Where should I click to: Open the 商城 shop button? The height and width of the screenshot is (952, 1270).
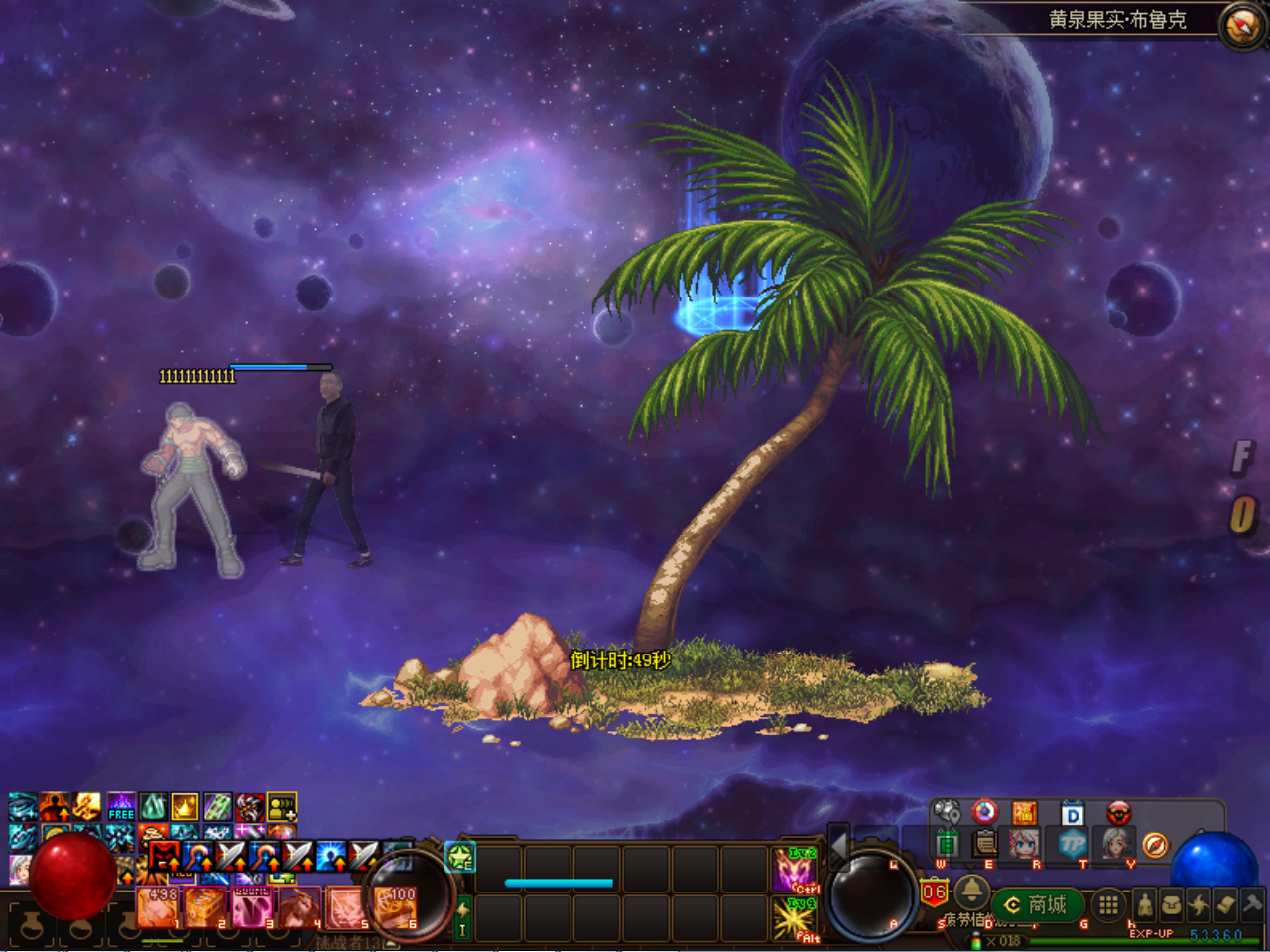[x=1036, y=904]
